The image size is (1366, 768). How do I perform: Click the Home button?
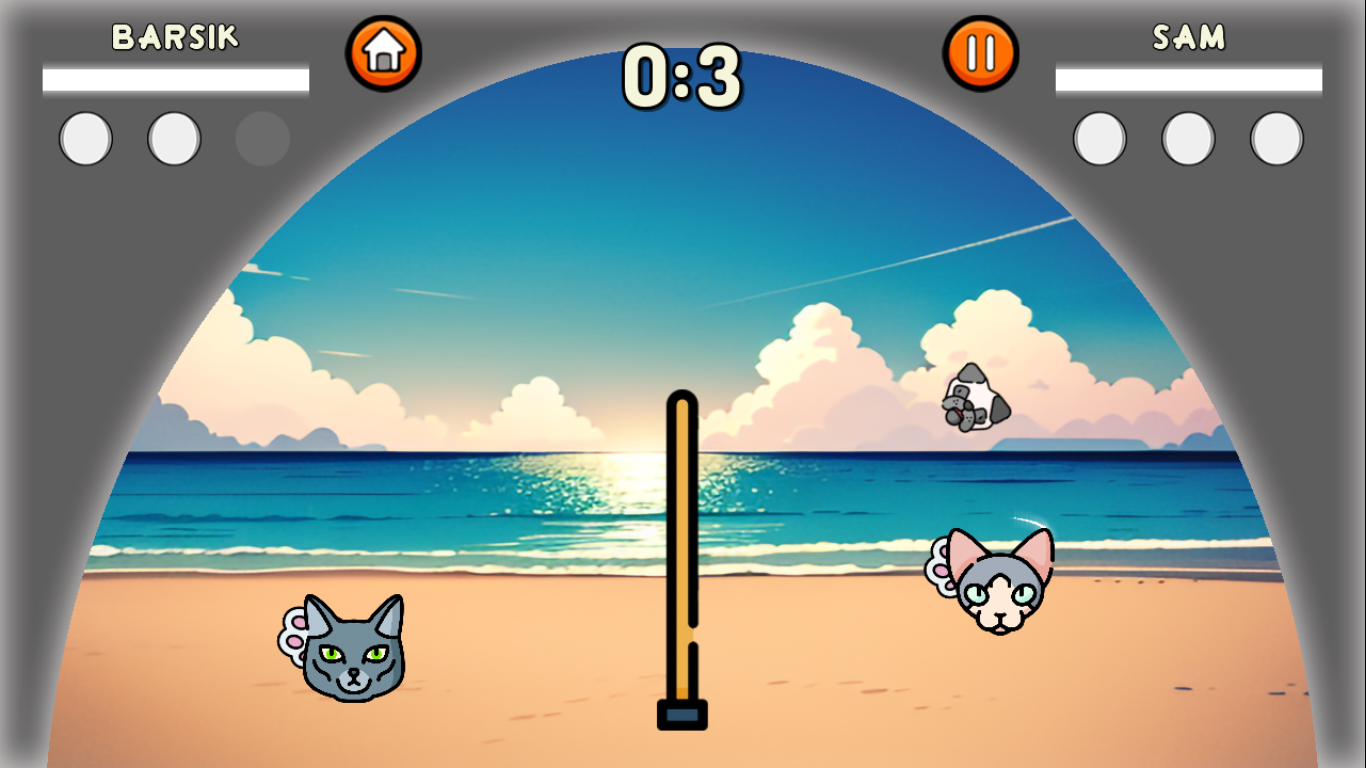[383, 52]
